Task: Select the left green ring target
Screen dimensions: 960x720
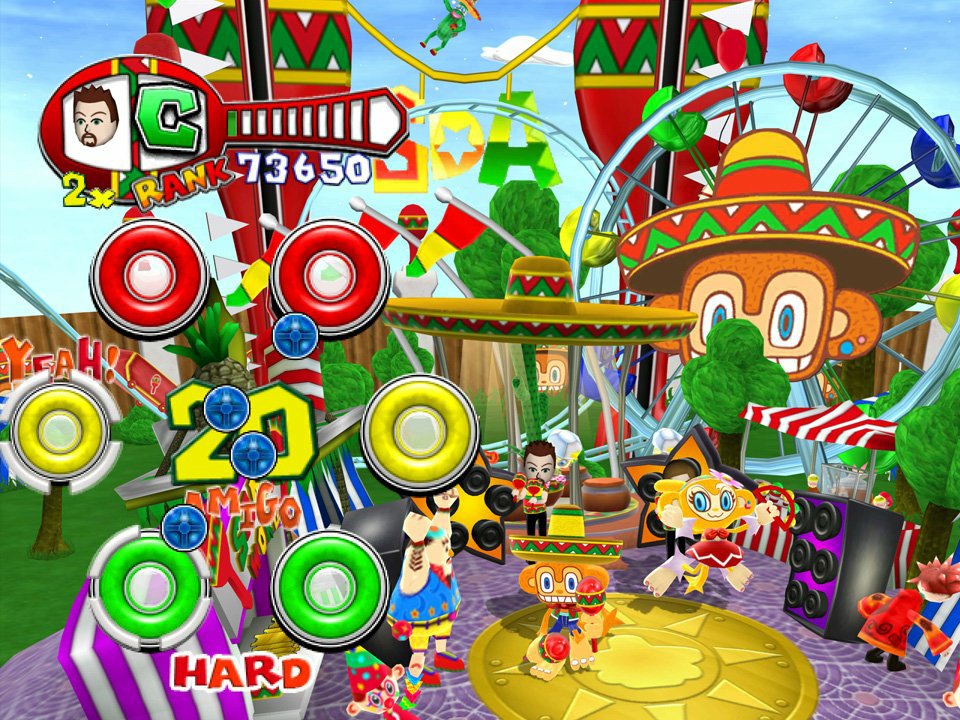Action: [x=149, y=582]
